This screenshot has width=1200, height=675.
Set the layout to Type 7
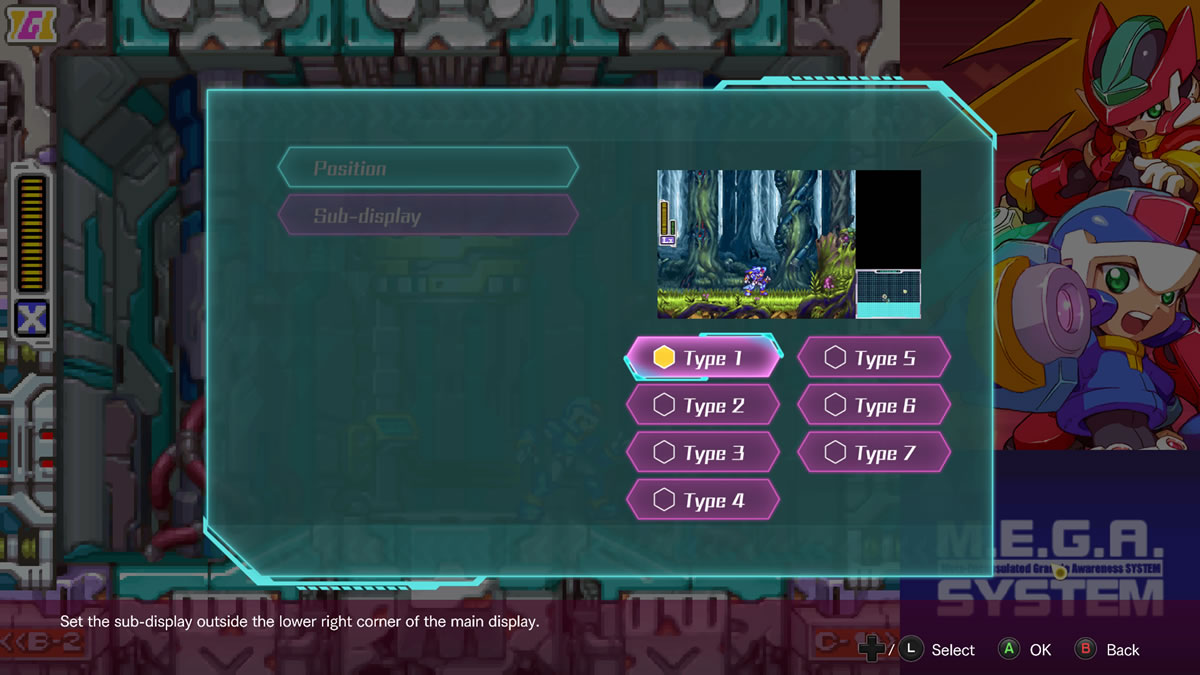(873, 453)
